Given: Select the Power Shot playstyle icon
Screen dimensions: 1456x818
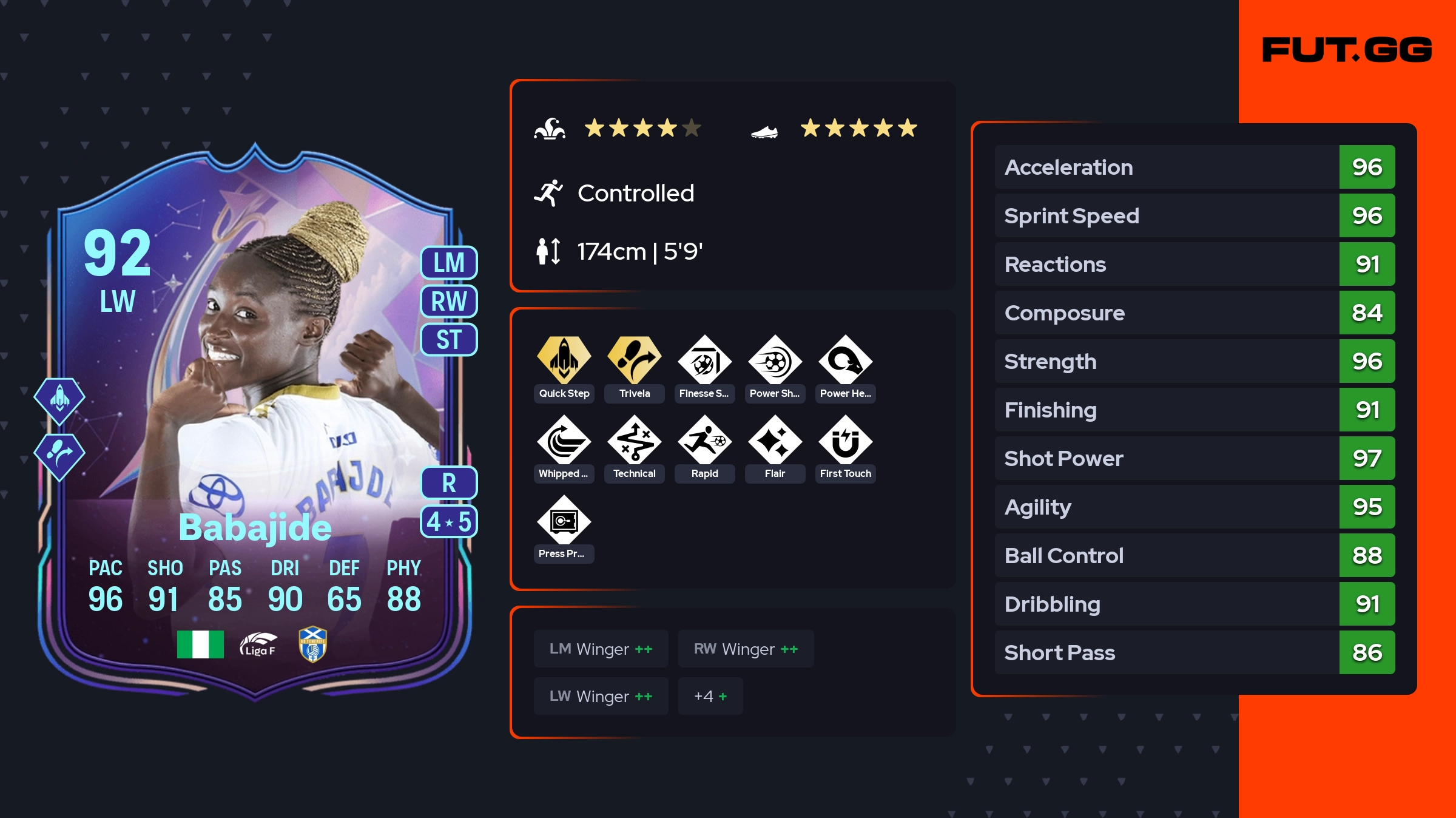Looking at the screenshot, I should click(x=775, y=361).
